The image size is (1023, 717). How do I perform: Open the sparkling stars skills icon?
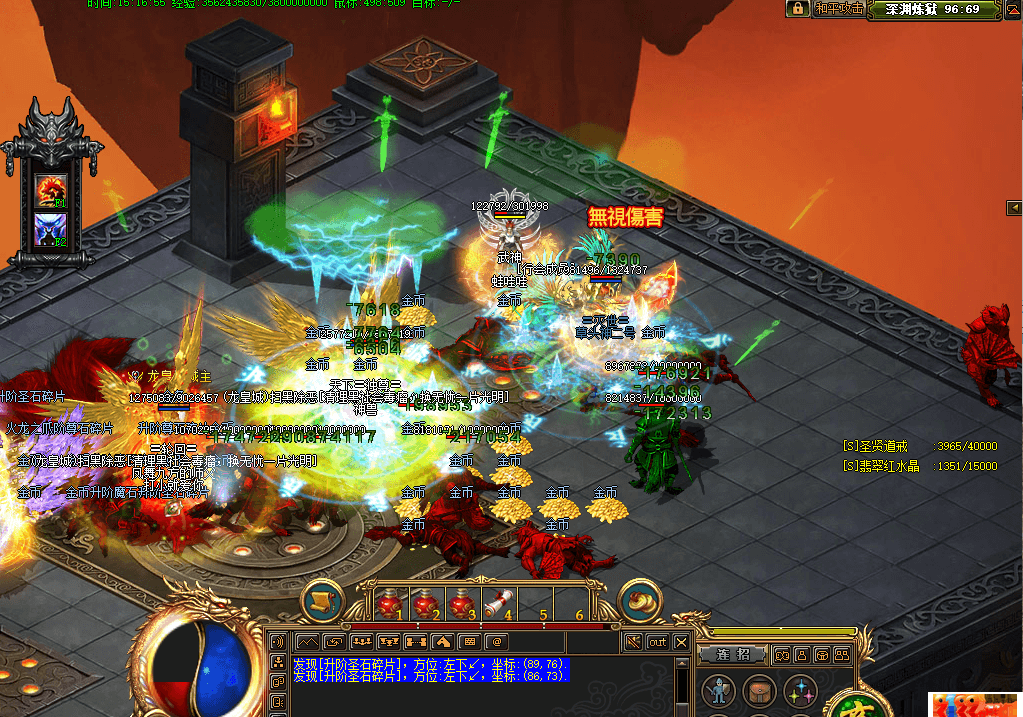coord(800,691)
